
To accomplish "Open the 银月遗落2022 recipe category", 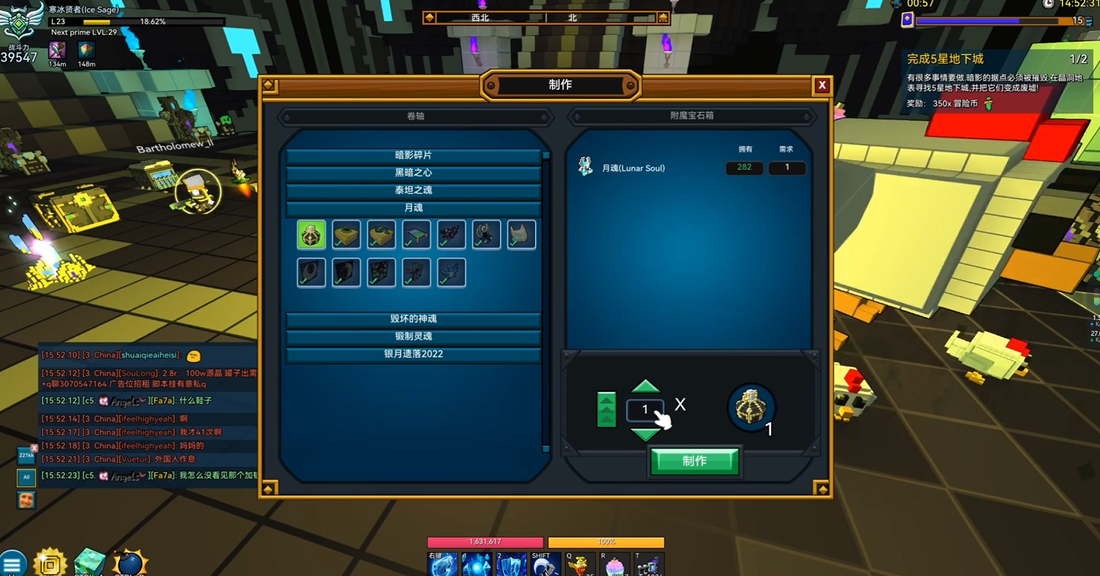I will click(413, 354).
